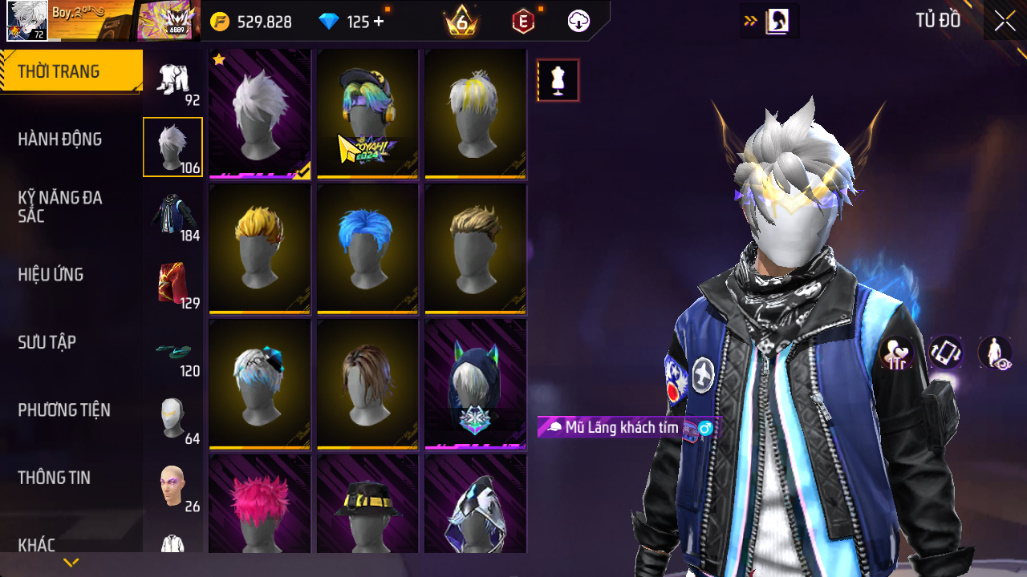The height and width of the screenshot is (577, 1027).
Task: Pick the rainbow hair with headphones
Action: (x=367, y=114)
